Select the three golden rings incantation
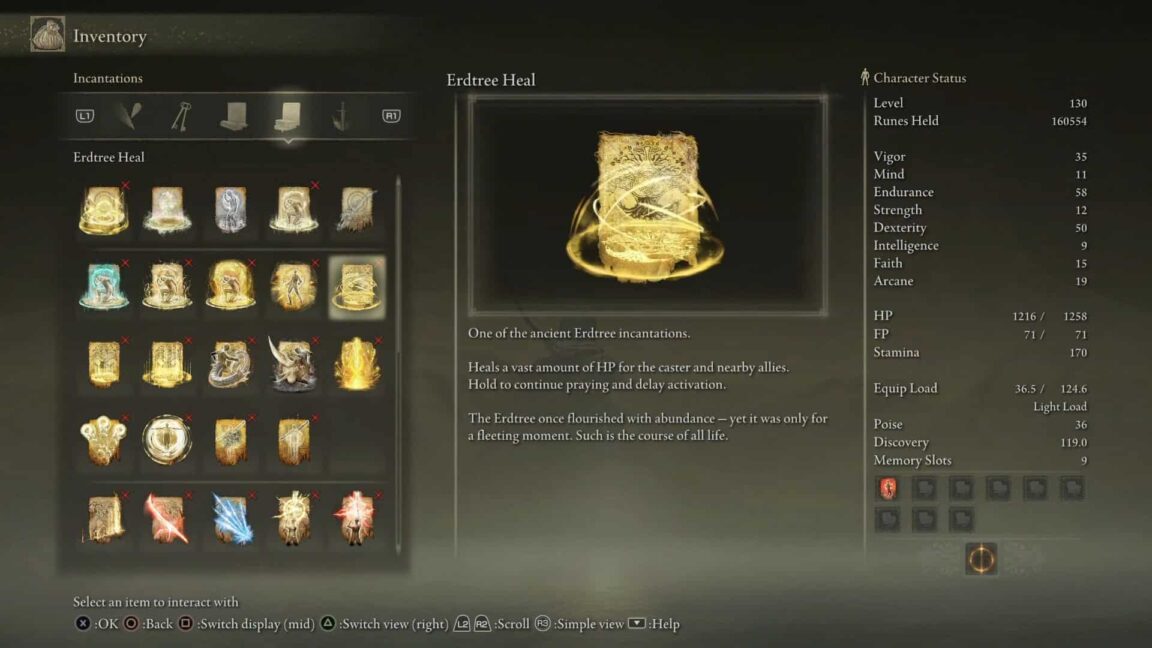Image resolution: width=1152 pixels, height=648 pixels. pyautogui.click(x=104, y=440)
